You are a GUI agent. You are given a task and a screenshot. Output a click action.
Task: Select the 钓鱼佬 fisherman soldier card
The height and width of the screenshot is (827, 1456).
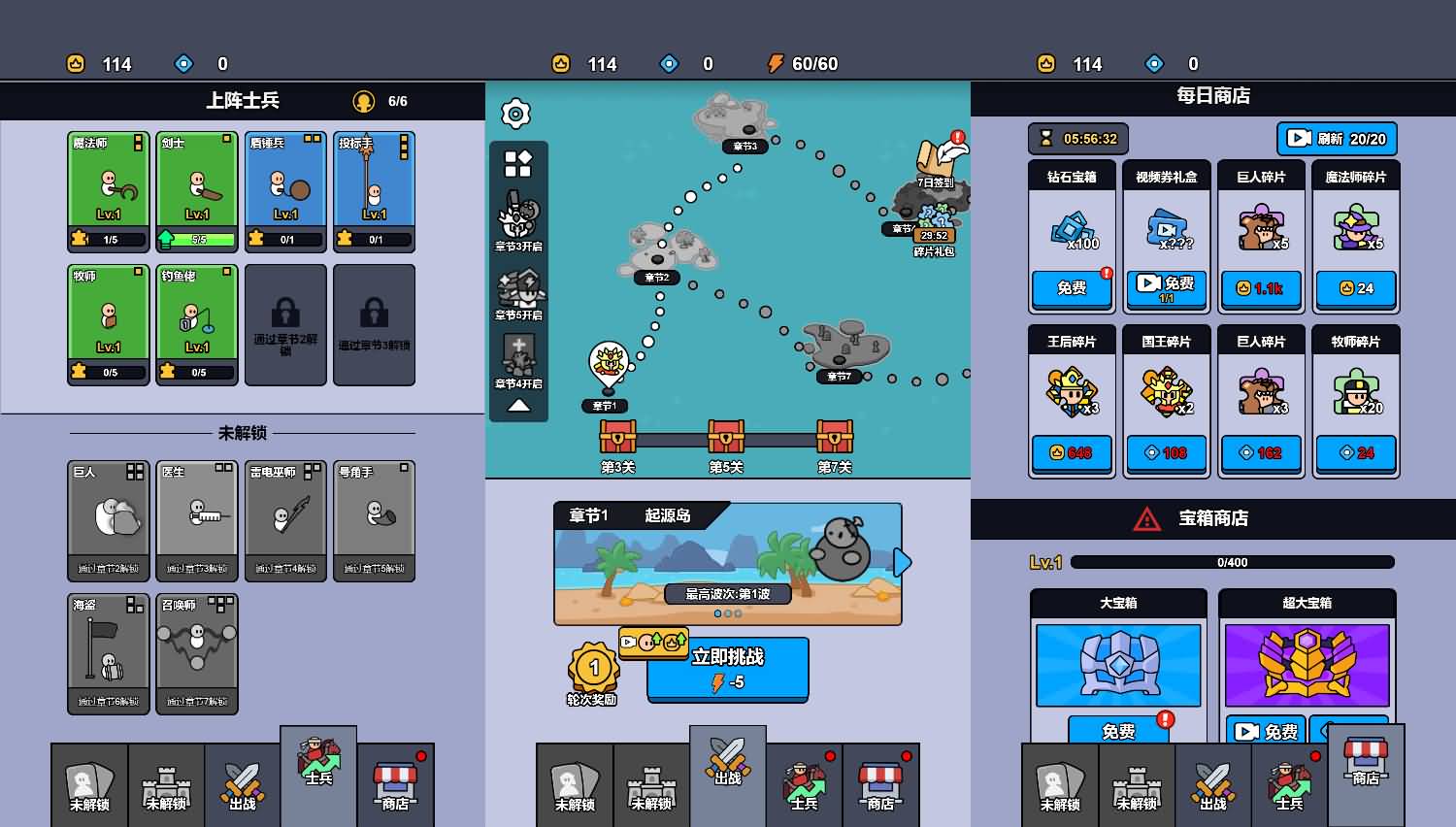[x=196, y=323]
